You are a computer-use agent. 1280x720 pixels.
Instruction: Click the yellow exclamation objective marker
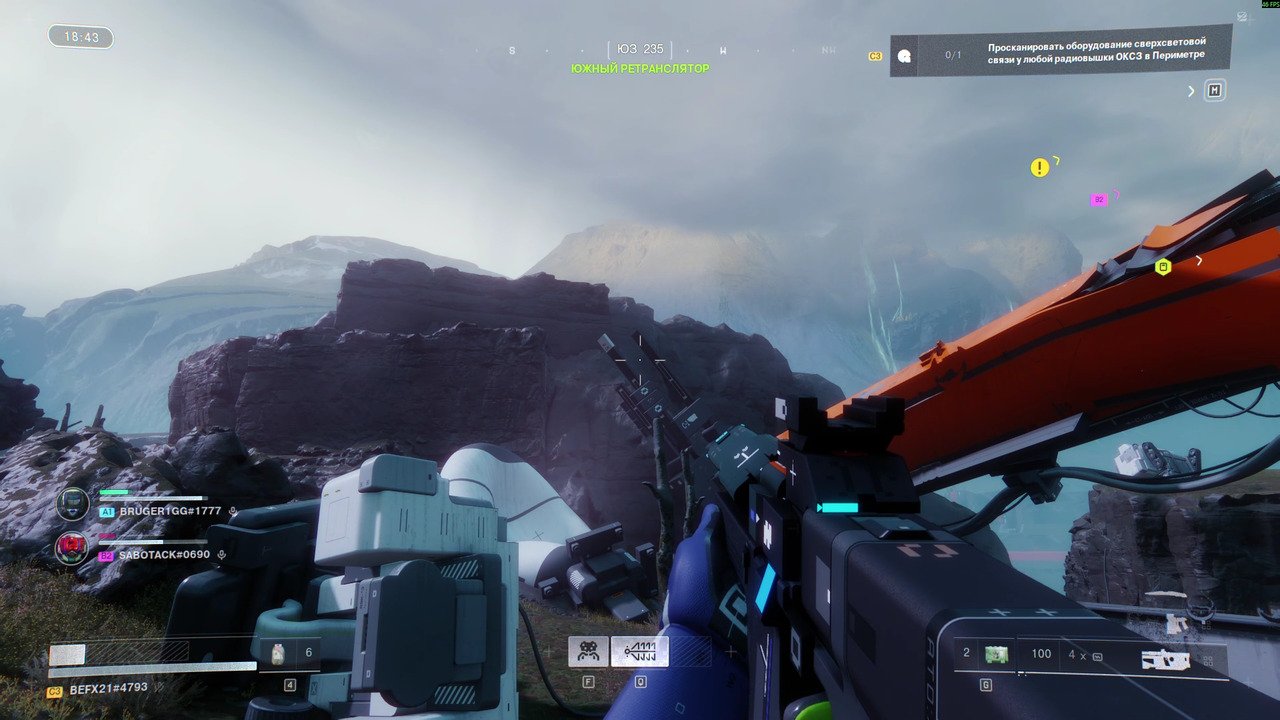(1040, 168)
